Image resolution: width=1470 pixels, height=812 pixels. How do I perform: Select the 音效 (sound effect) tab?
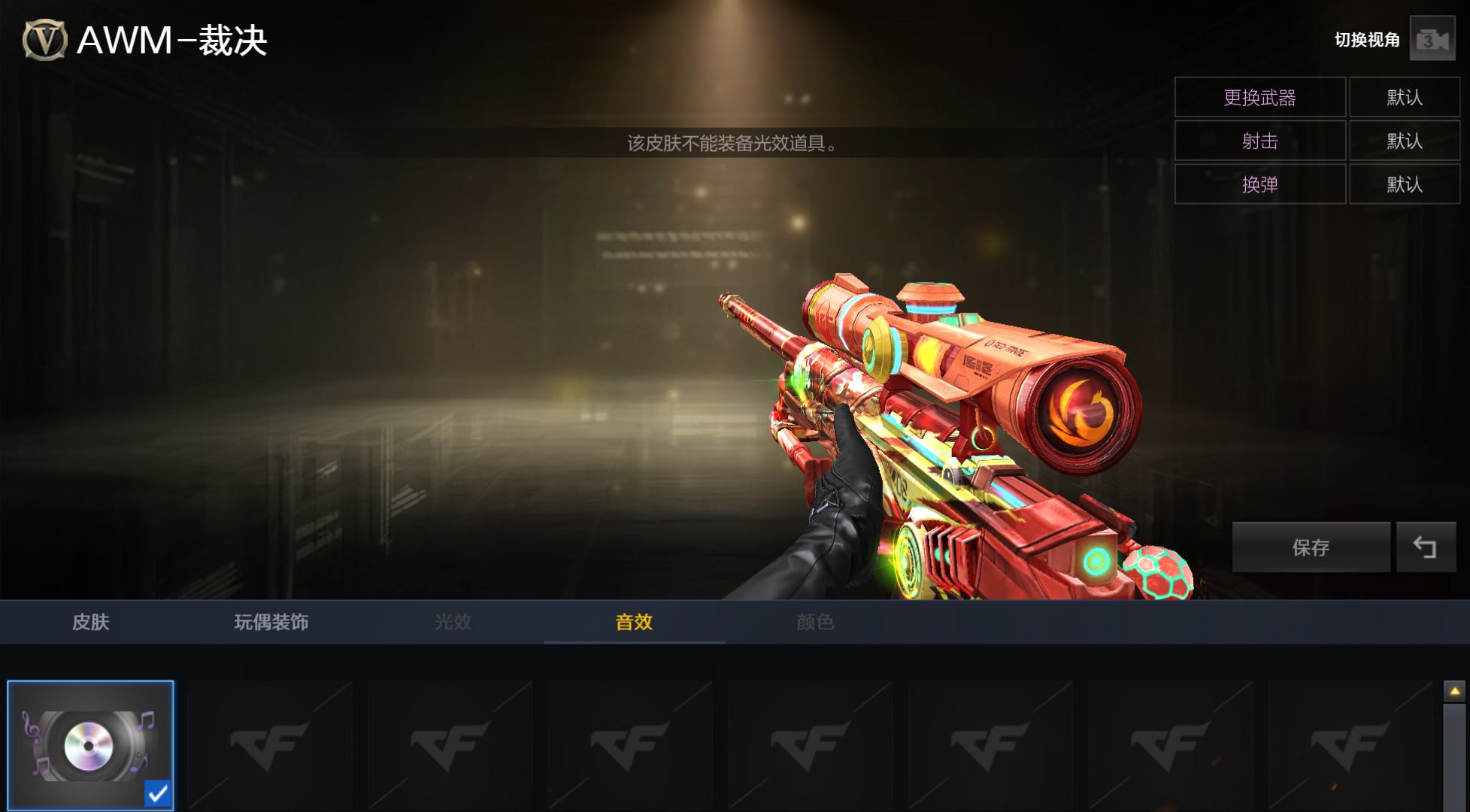coord(634,622)
